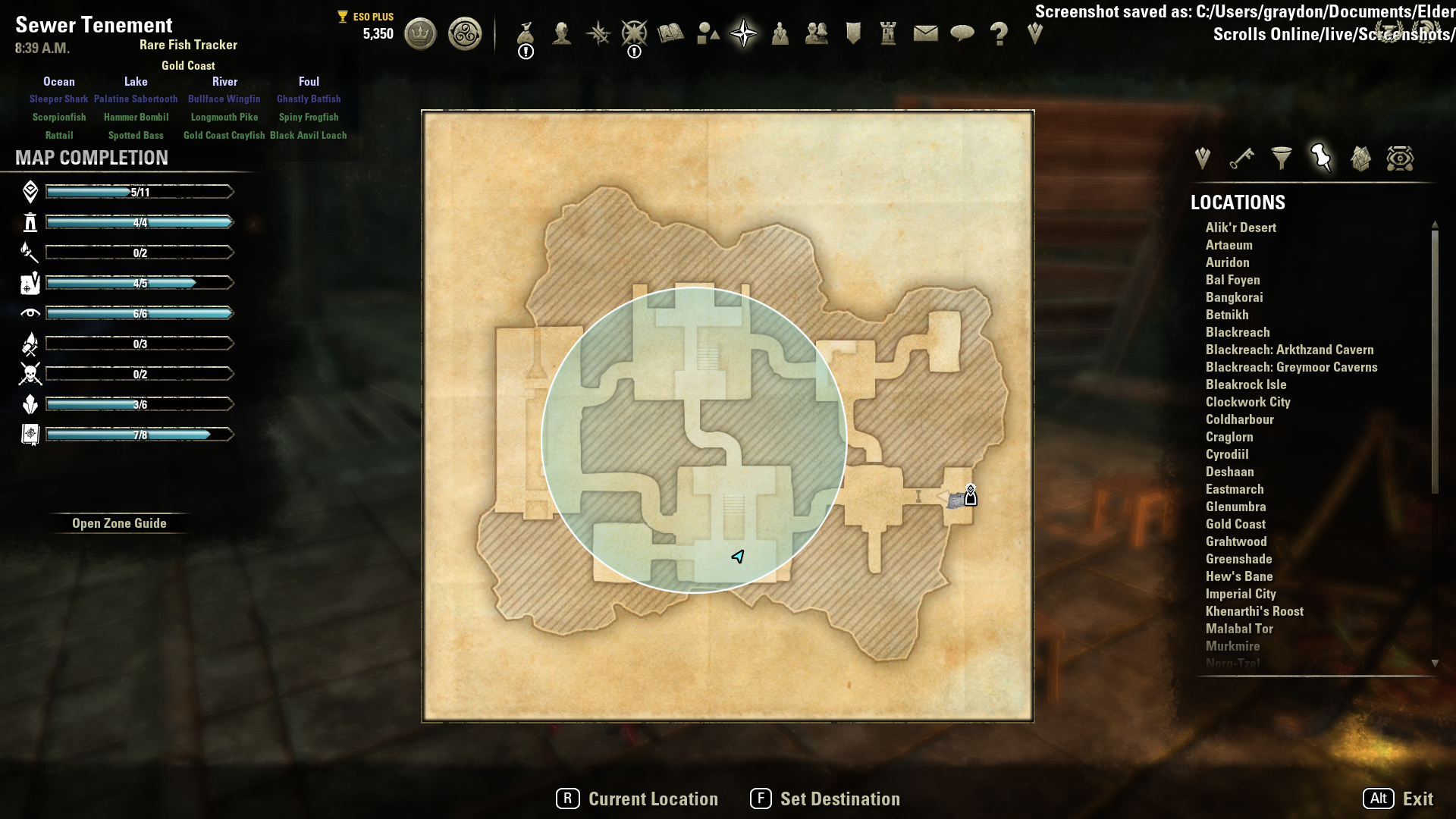The height and width of the screenshot is (819, 1456).
Task: Select Imperial City location entry
Action: click(x=1241, y=594)
